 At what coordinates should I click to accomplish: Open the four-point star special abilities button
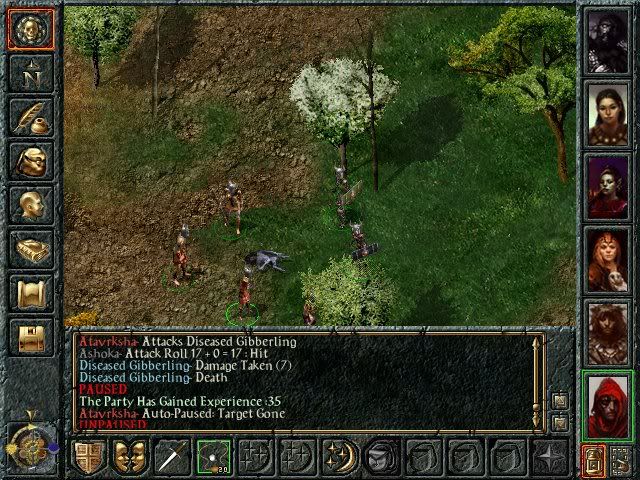coord(549,458)
